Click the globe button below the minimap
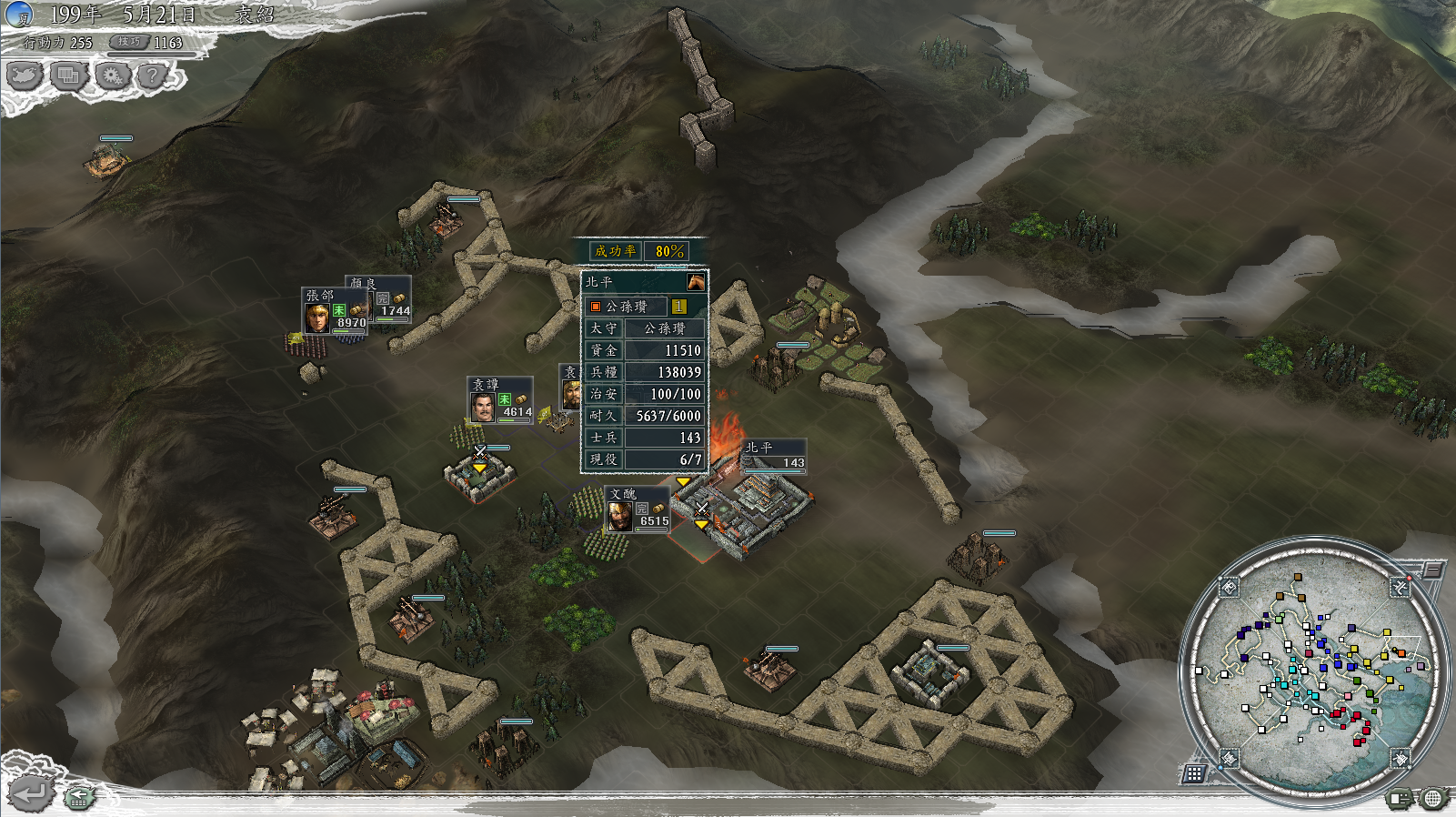The height and width of the screenshot is (817, 1456). pos(1432,799)
